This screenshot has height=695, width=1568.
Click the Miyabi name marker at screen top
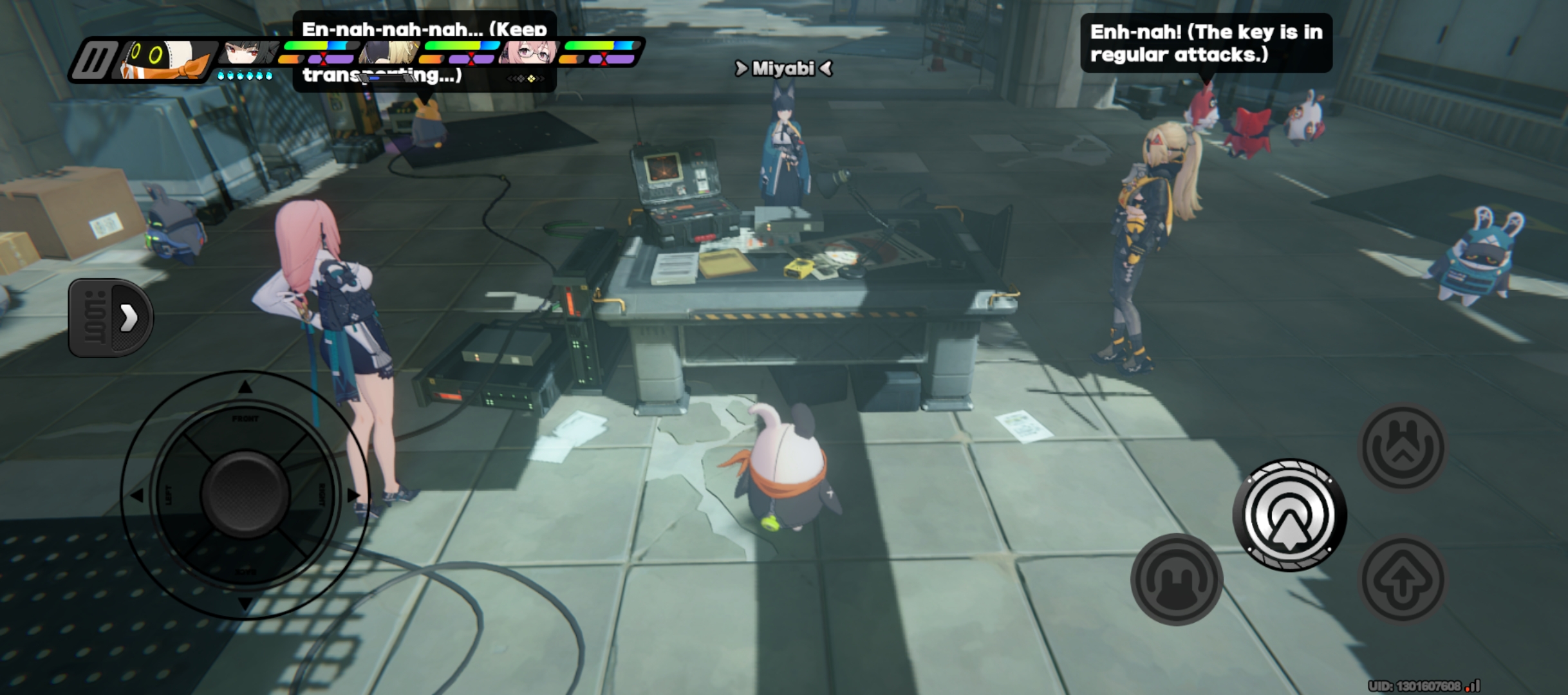783,69
